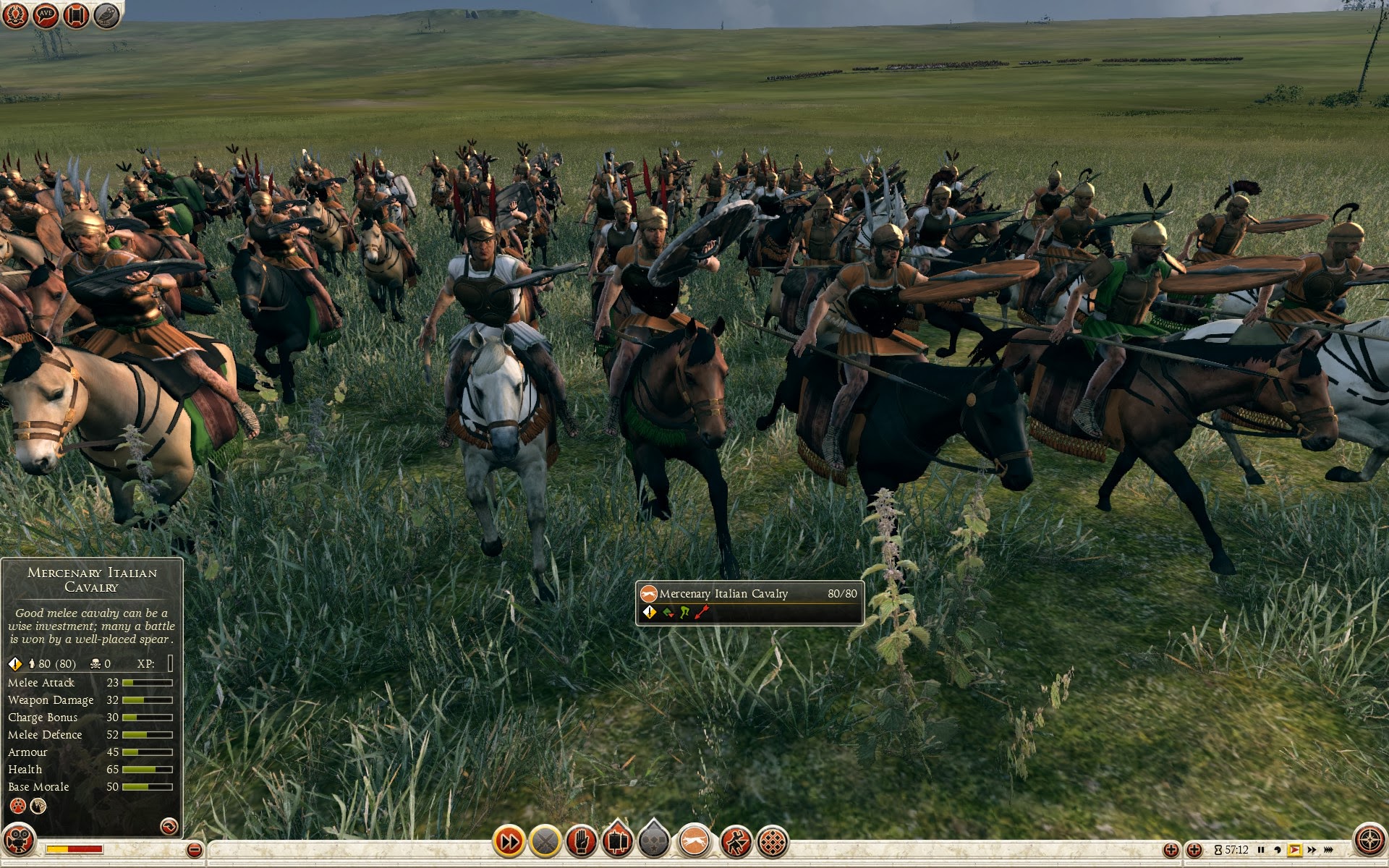Select the running dog cavalry ability

695,841
